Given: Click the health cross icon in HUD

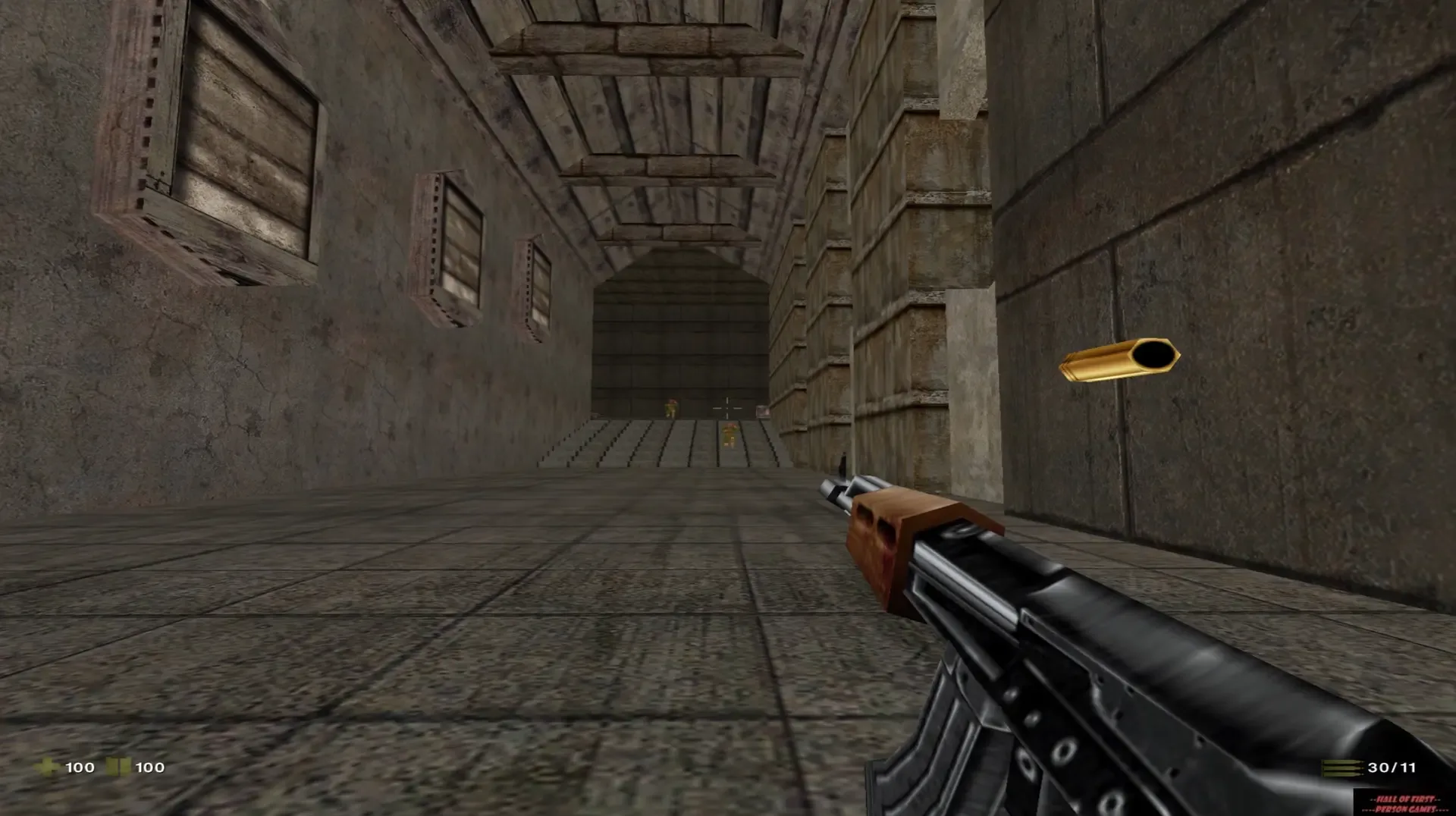Looking at the screenshot, I should (x=48, y=767).
